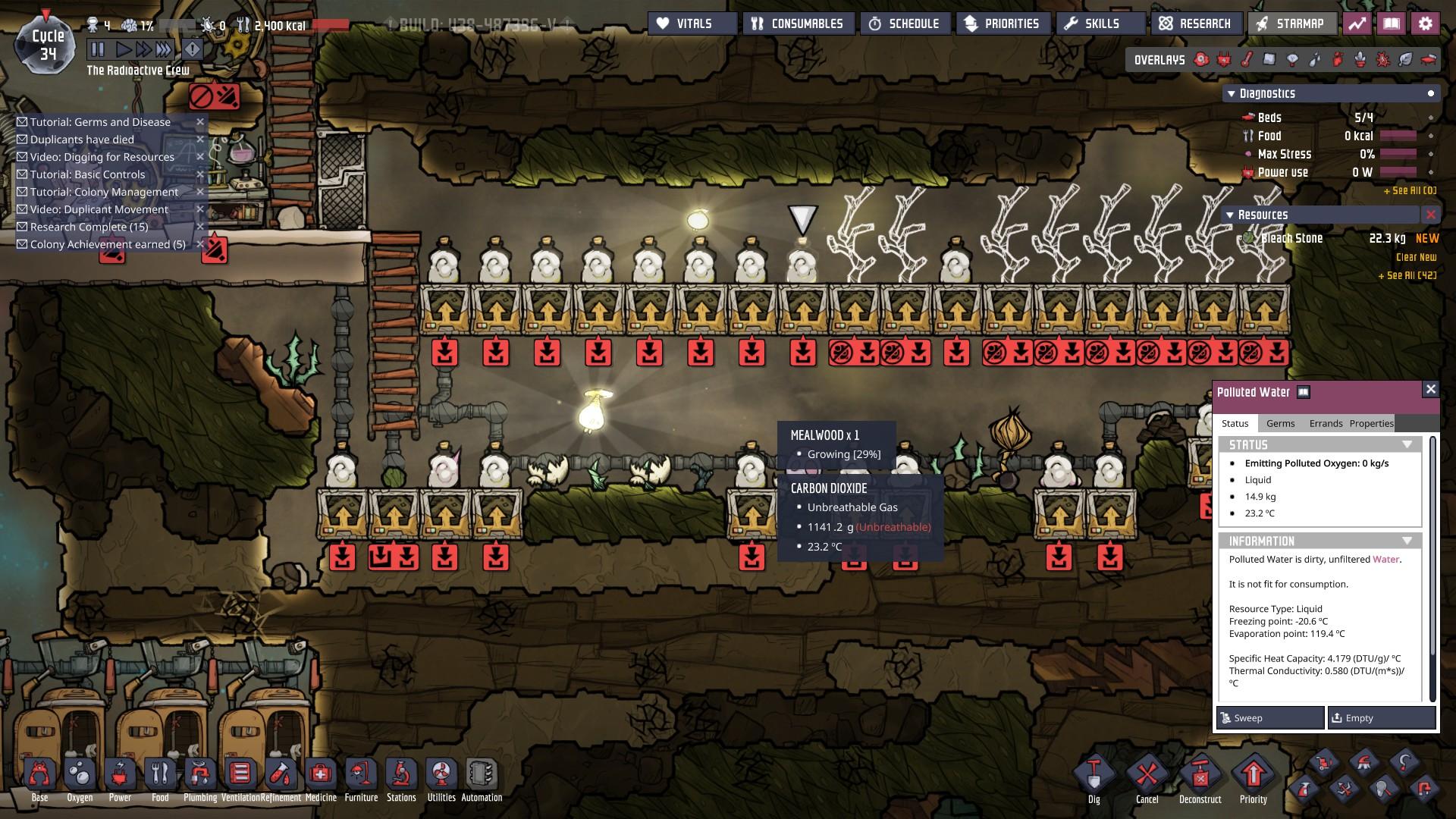1456x819 pixels.
Task: Clear new resources with Clear New
Action: click(x=1416, y=257)
